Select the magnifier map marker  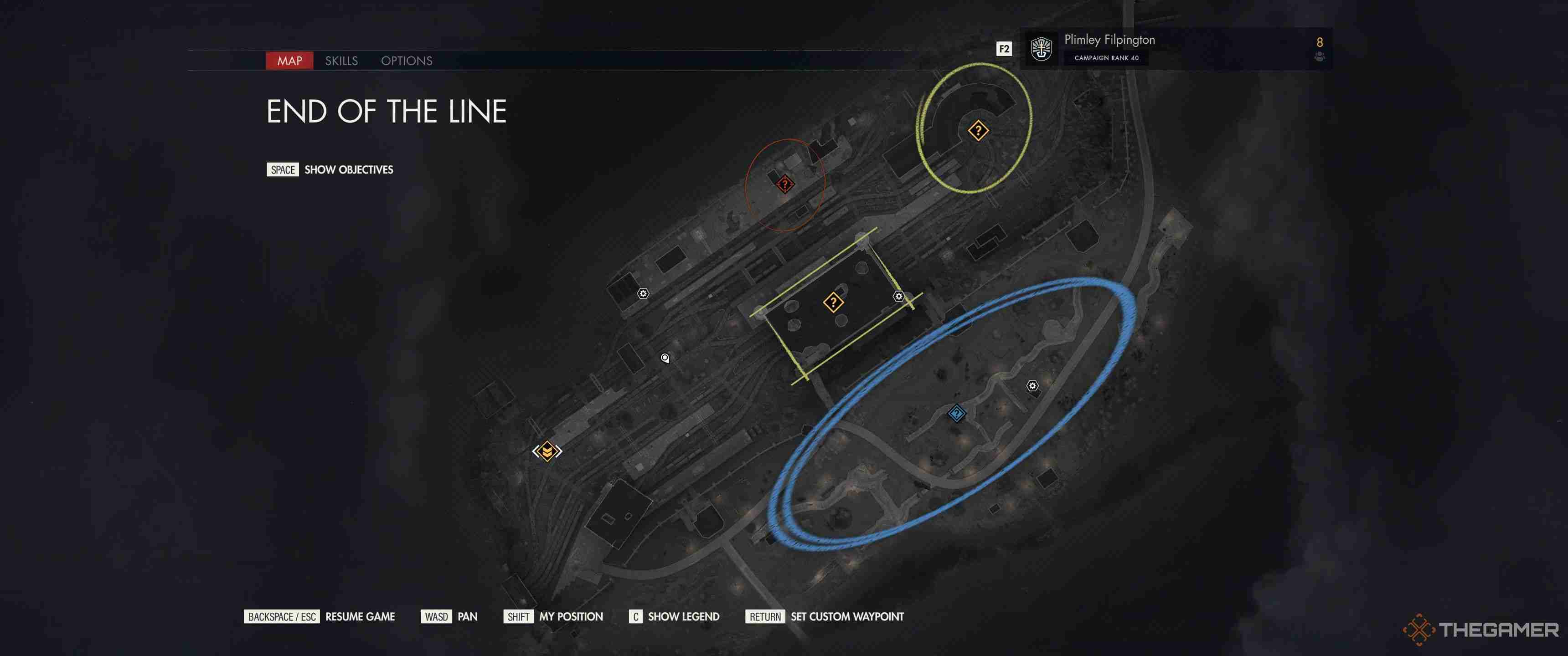point(664,358)
